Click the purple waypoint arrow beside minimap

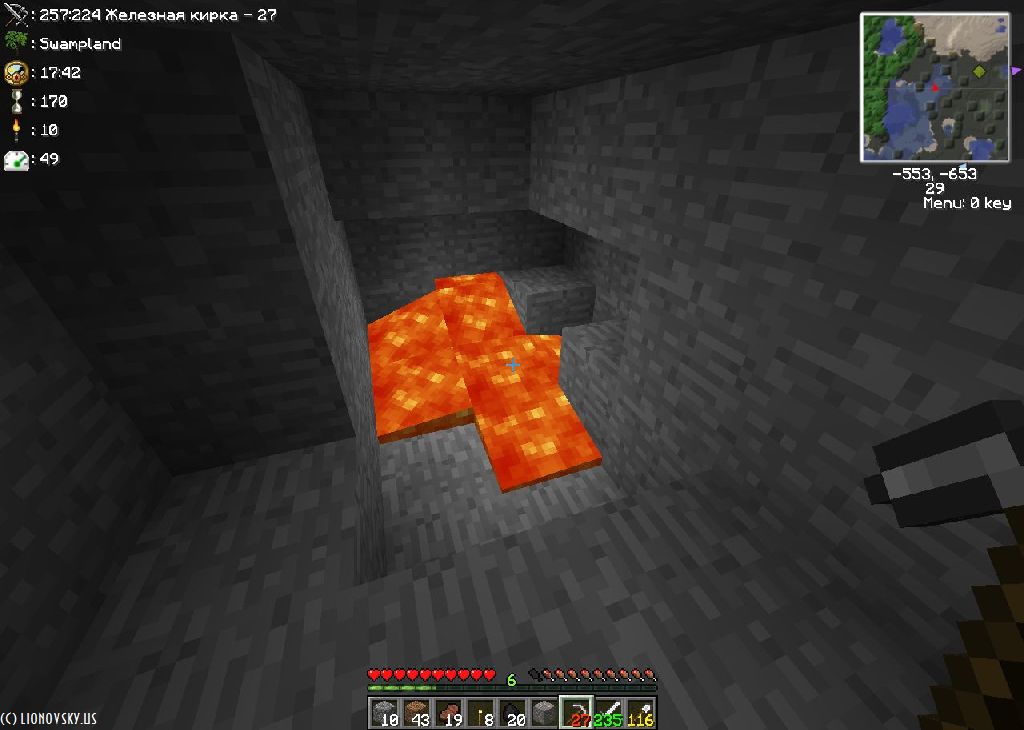pos(1016,70)
